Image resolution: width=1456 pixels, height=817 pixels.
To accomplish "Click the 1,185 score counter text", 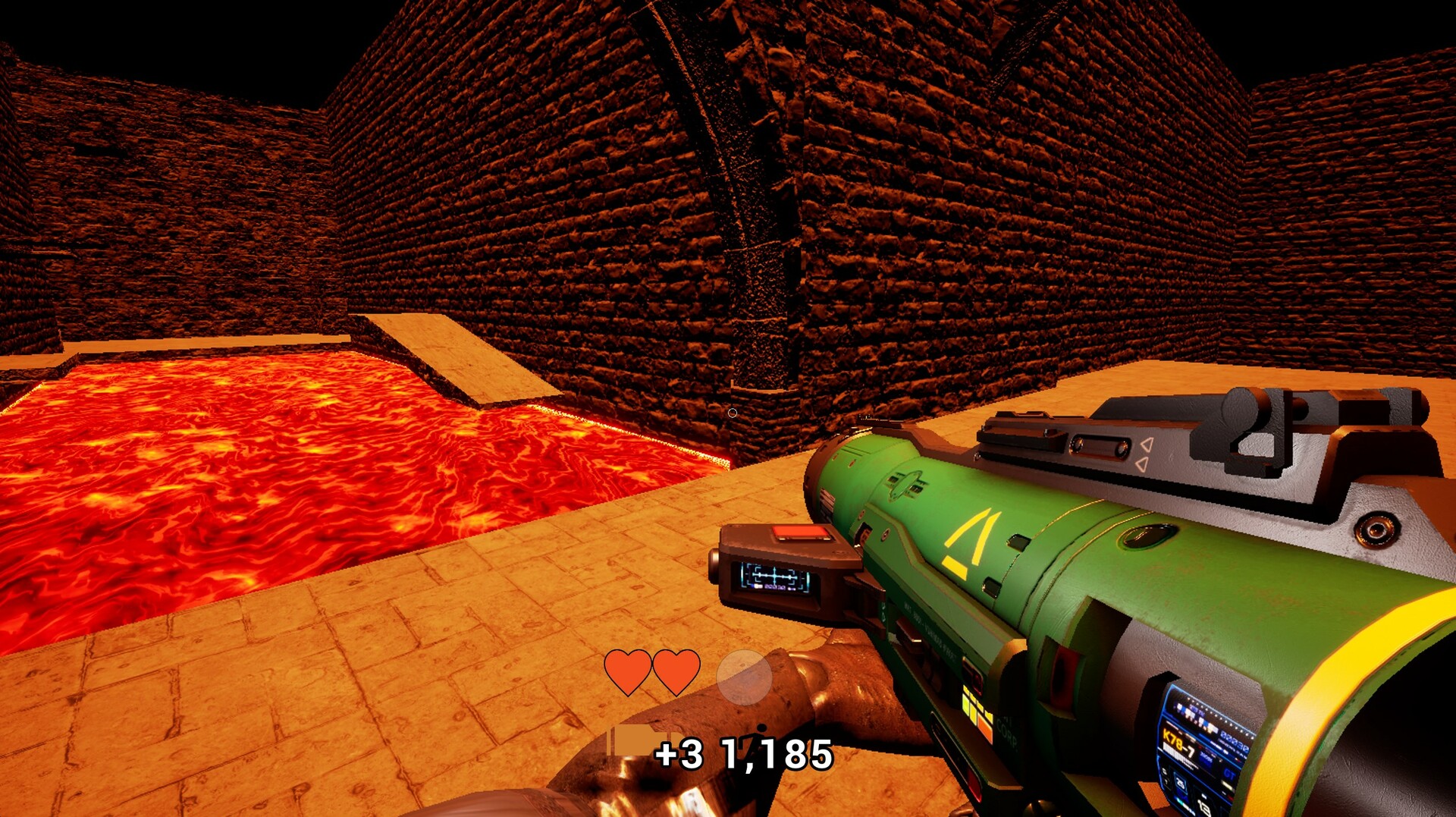I will coord(776,752).
